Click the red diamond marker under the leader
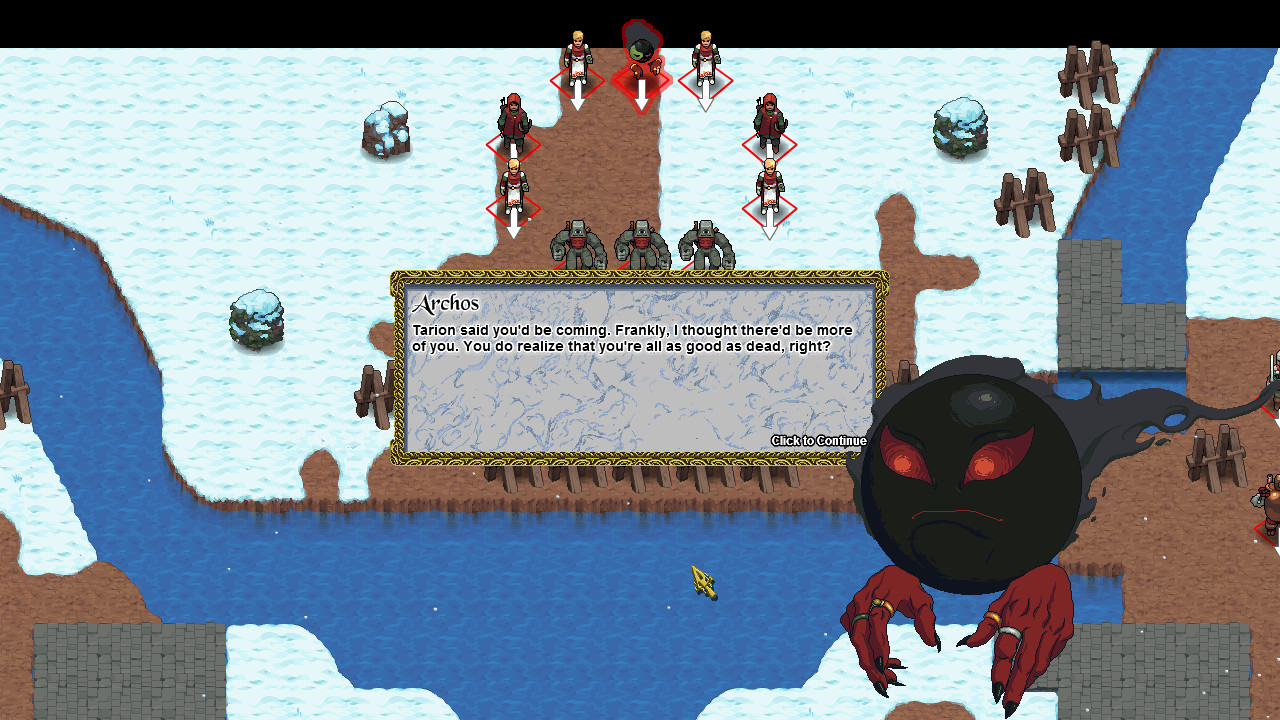The height and width of the screenshot is (720, 1280). [640, 80]
